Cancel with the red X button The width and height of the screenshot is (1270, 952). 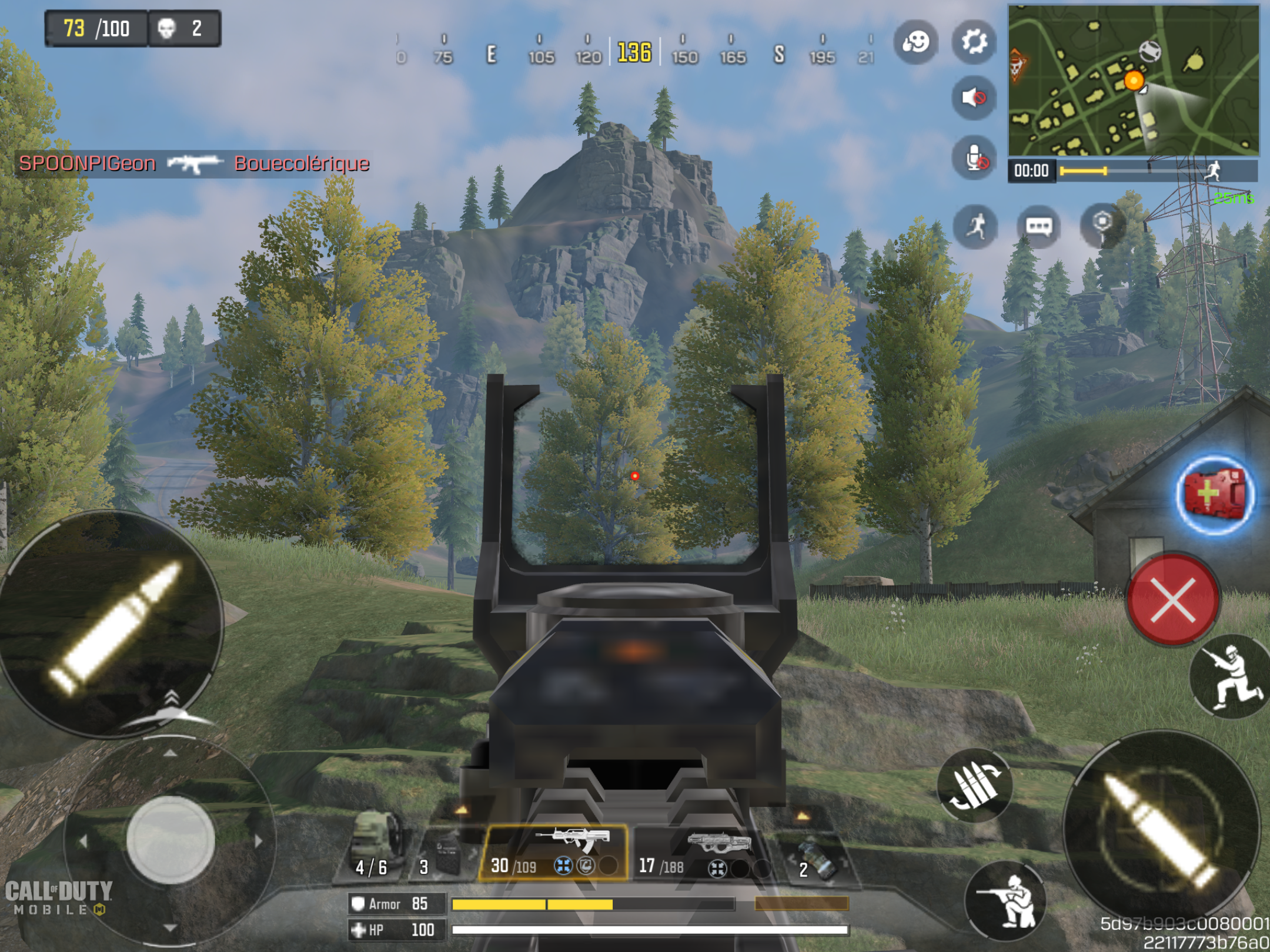tap(1172, 599)
